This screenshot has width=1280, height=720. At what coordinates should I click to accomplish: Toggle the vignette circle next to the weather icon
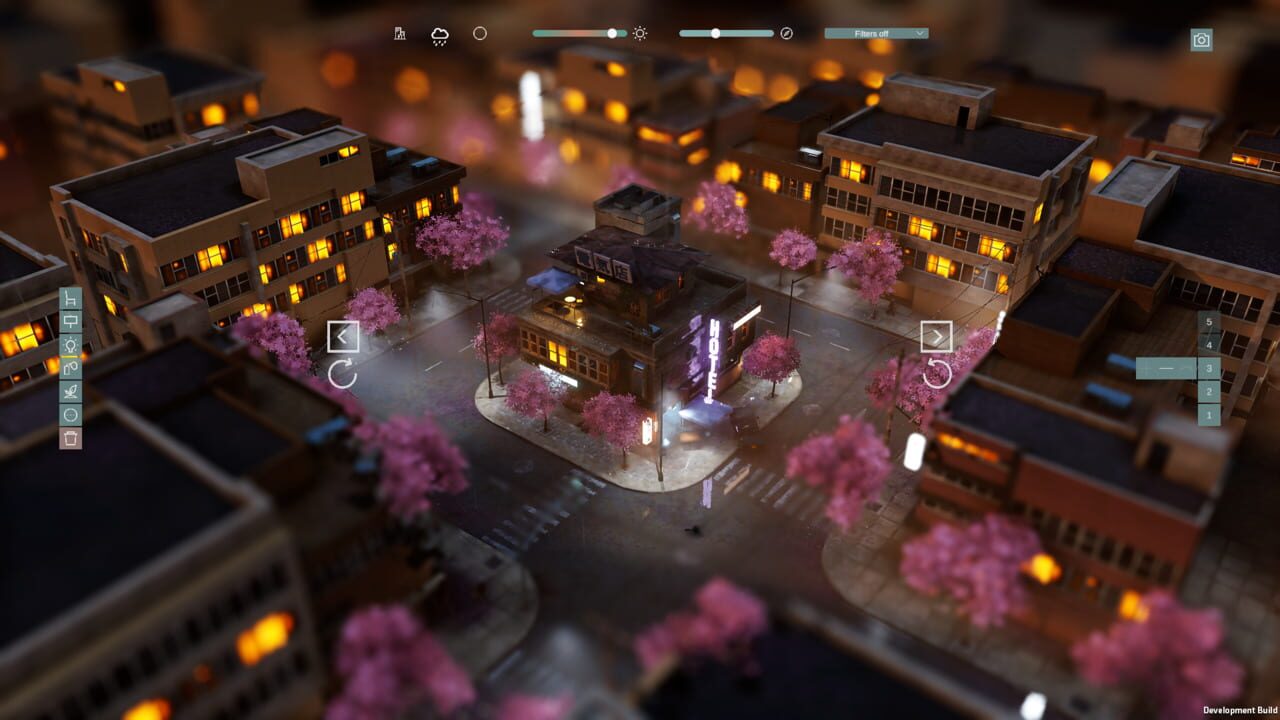478,33
